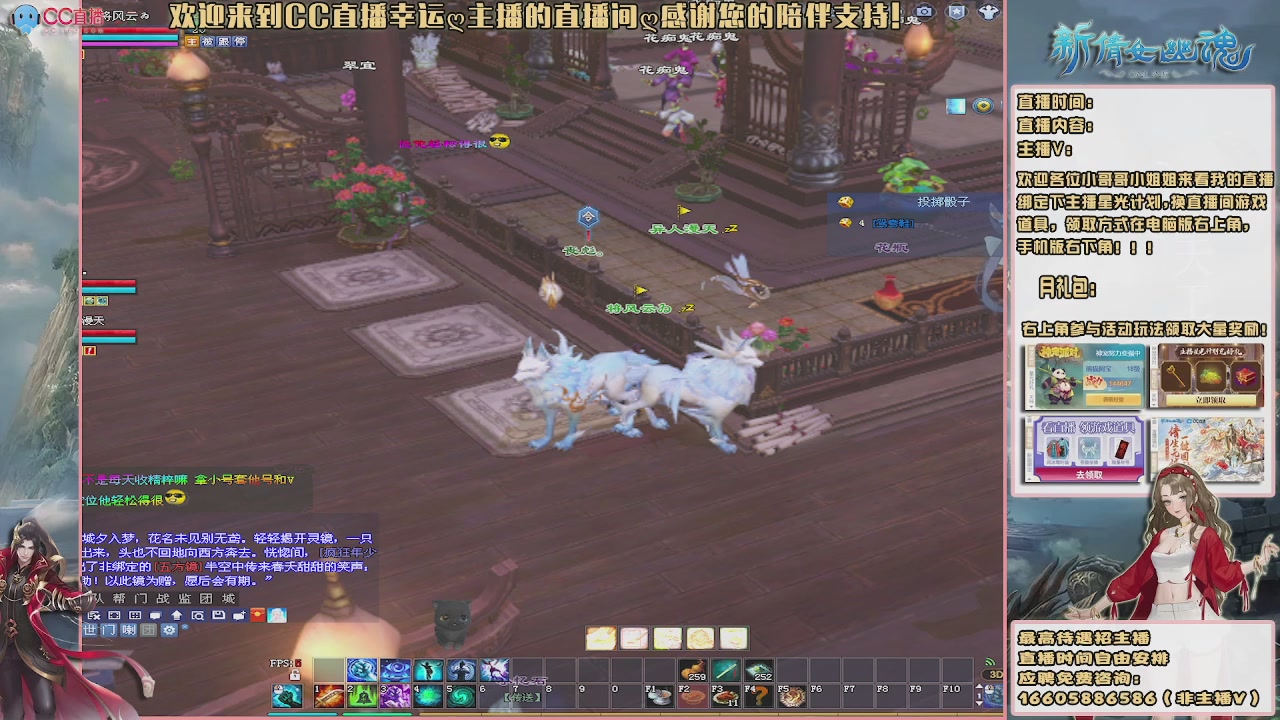The width and height of the screenshot is (1280, 720).
Task: Click the save icon in the chat toolbar
Action: (218, 615)
